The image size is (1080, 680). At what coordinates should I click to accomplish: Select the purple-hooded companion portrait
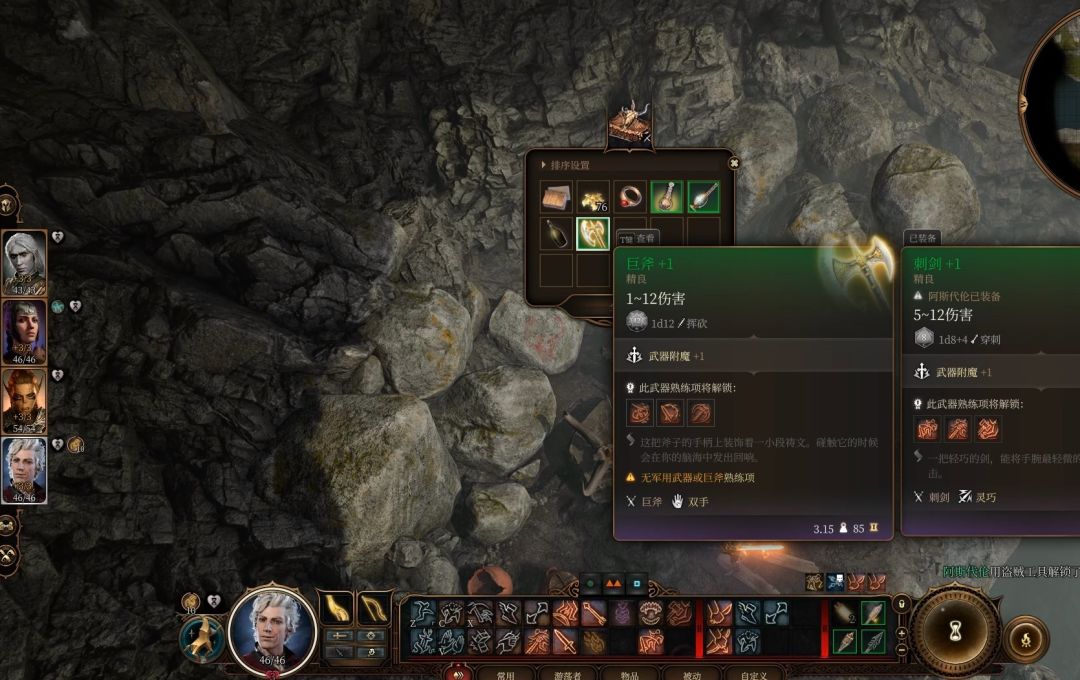(x=24, y=331)
